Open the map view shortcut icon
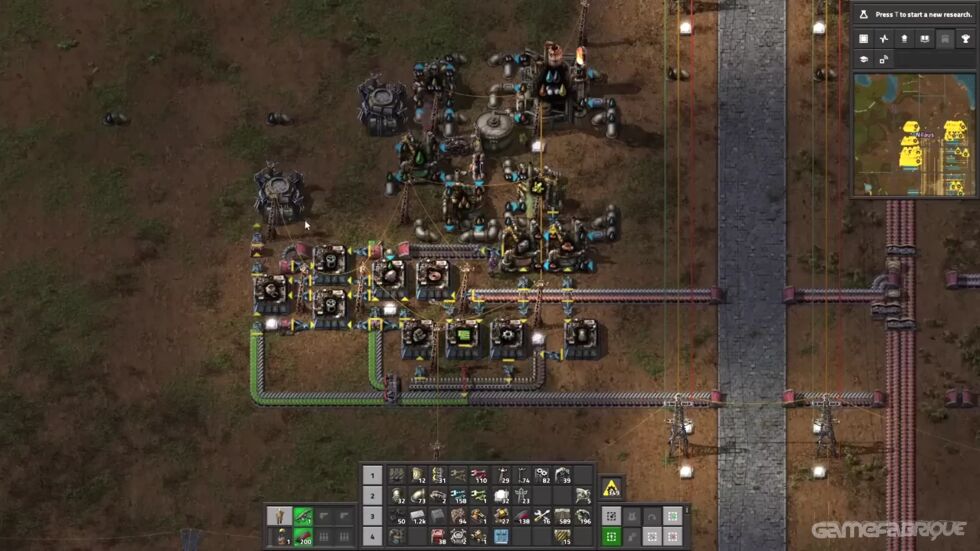The height and width of the screenshot is (551, 980). pos(884,60)
